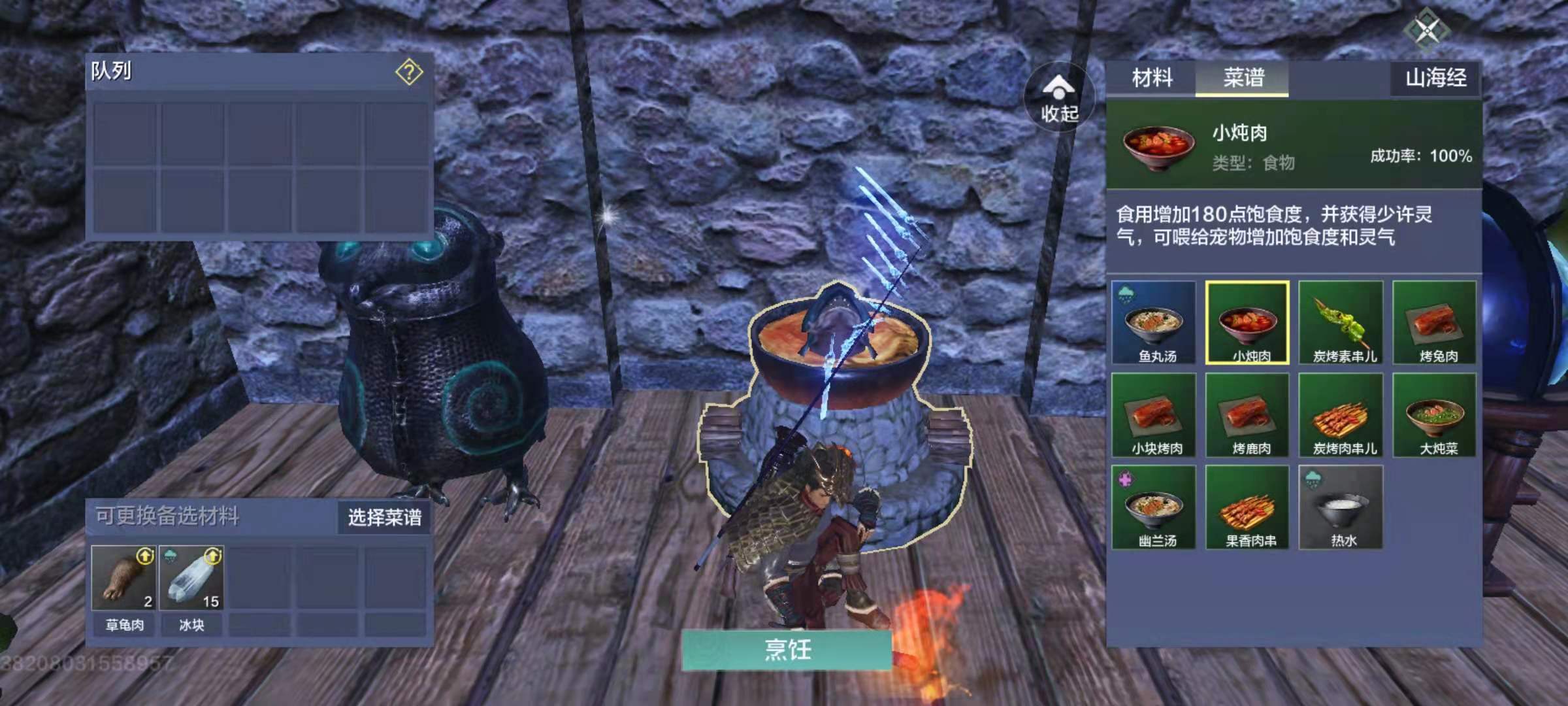The image size is (1568, 706).
Task: Switch to the 材料 tab
Action: pos(1152,78)
